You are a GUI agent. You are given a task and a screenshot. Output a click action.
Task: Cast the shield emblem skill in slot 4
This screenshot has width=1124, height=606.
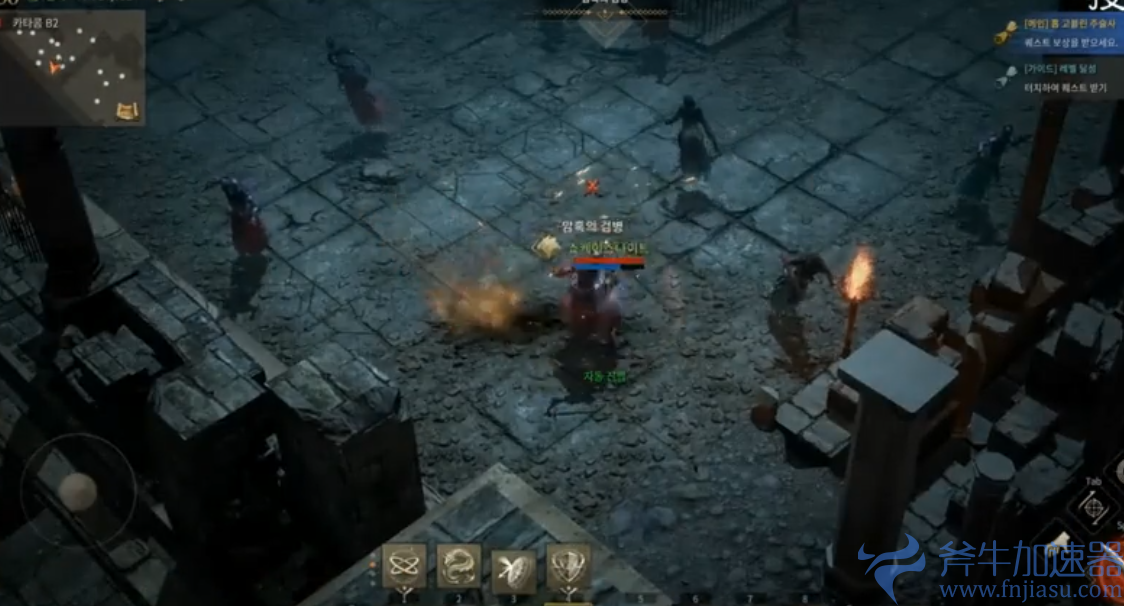pos(568,566)
